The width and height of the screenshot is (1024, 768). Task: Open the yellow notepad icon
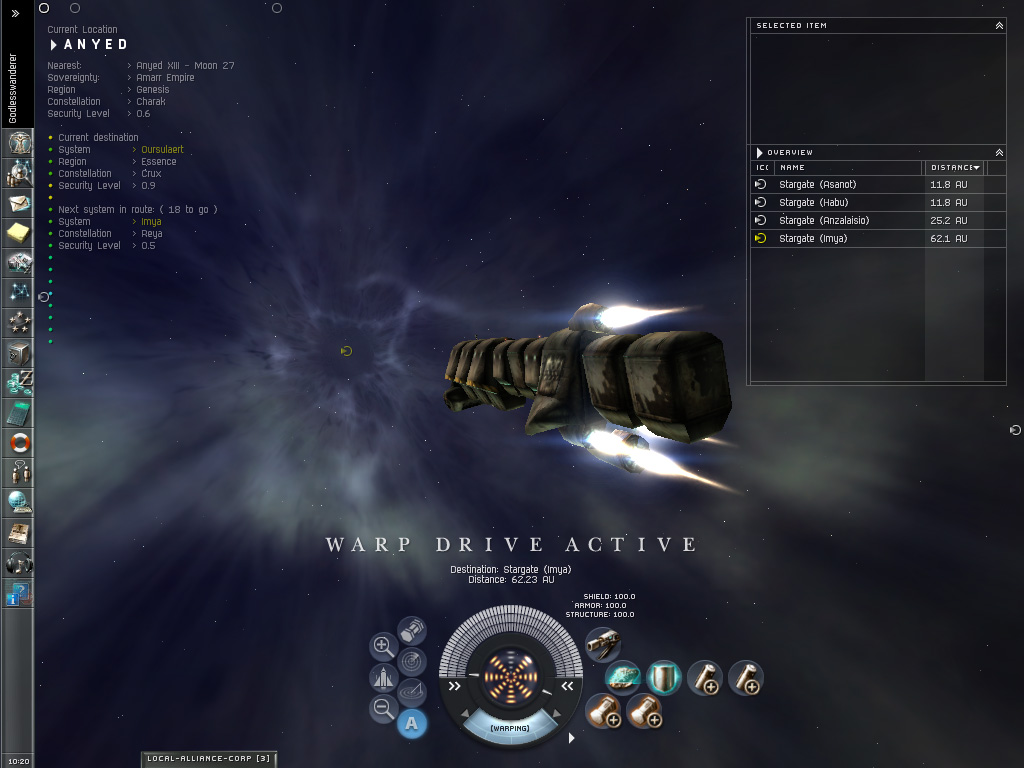coord(19,233)
